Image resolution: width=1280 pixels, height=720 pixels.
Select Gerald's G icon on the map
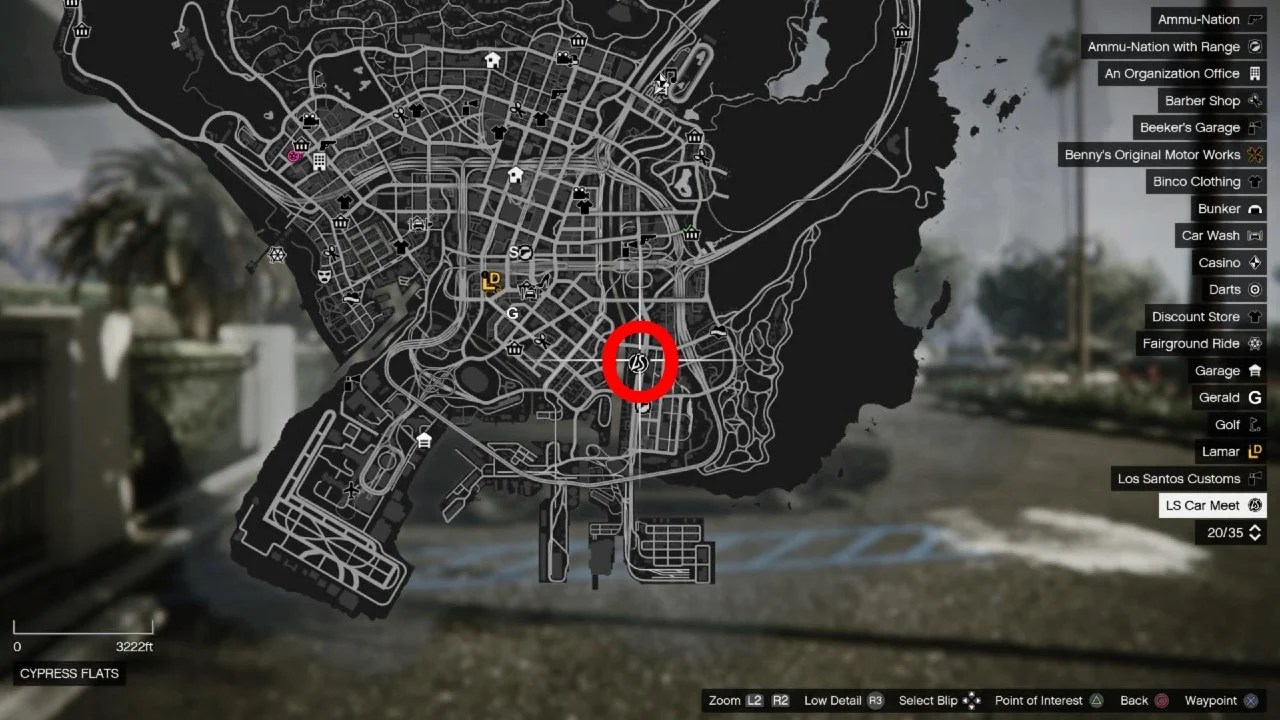(513, 313)
